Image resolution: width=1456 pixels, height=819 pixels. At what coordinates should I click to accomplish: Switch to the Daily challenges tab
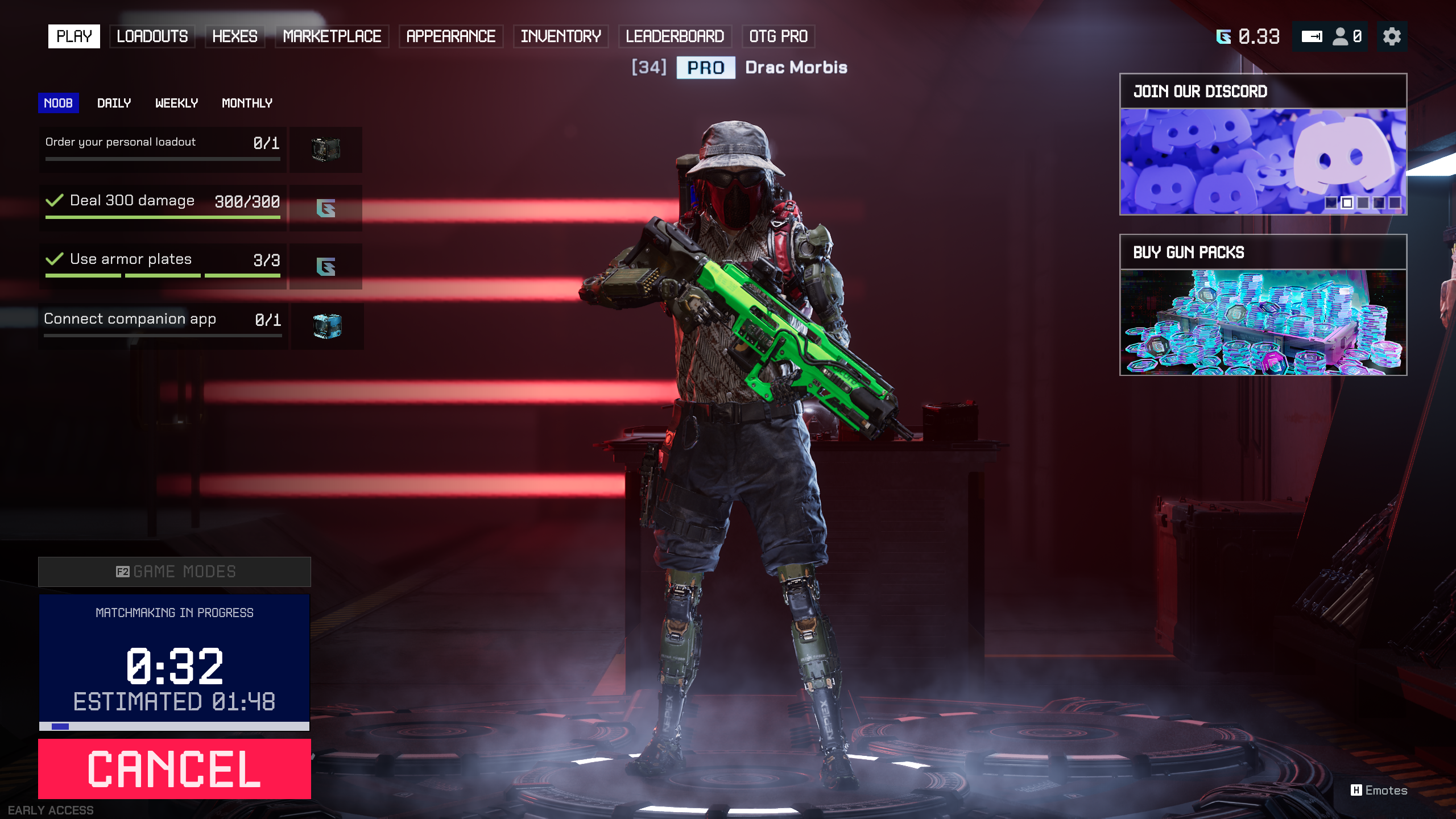(114, 103)
